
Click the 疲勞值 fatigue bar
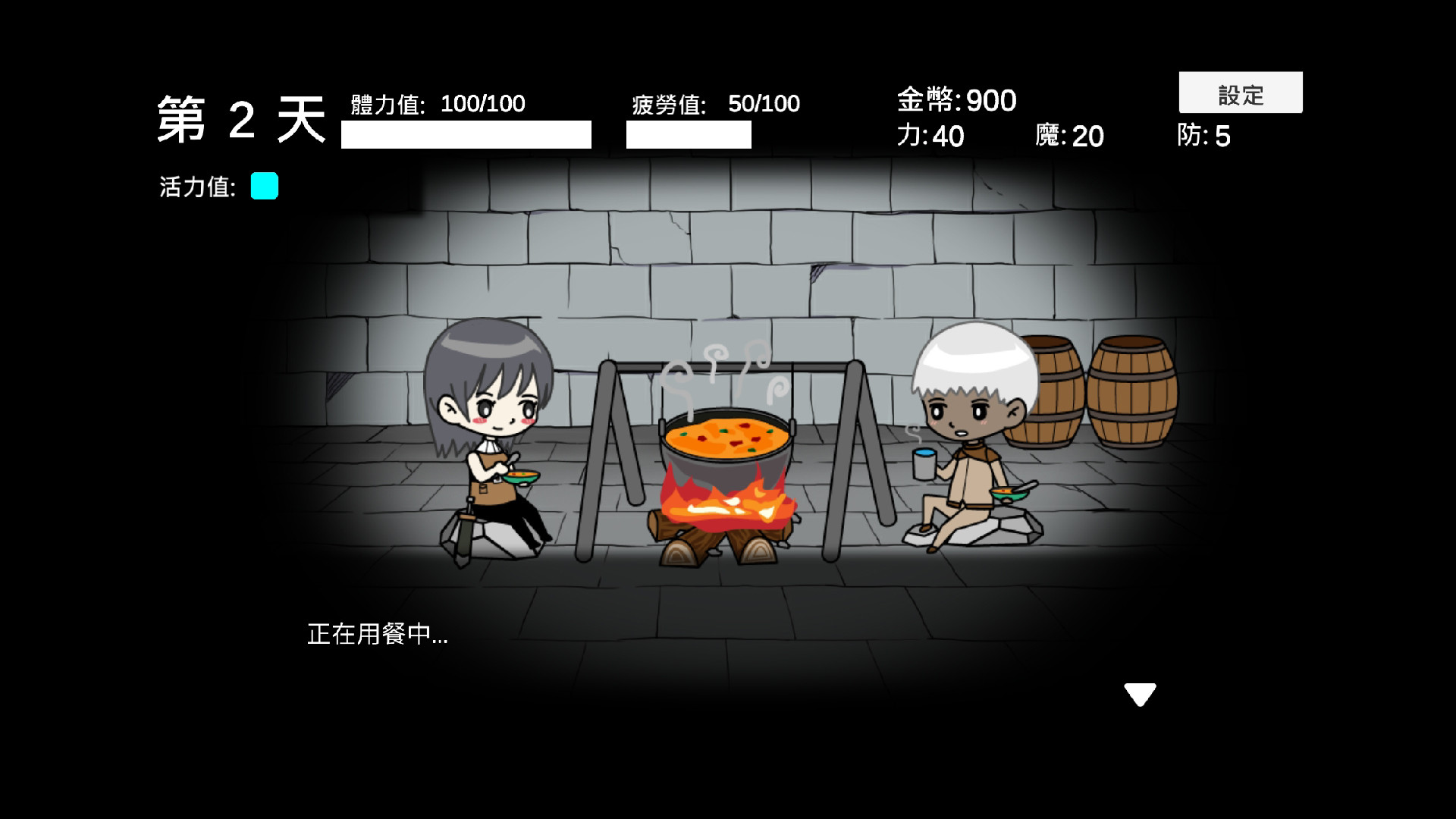tap(689, 135)
